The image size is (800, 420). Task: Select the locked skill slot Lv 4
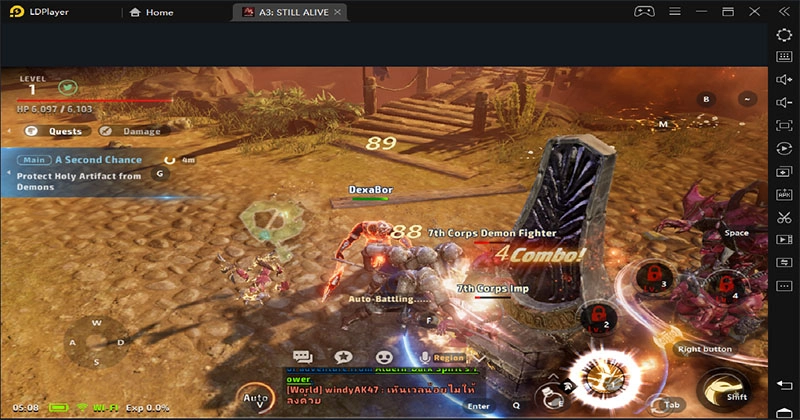click(725, 285)
